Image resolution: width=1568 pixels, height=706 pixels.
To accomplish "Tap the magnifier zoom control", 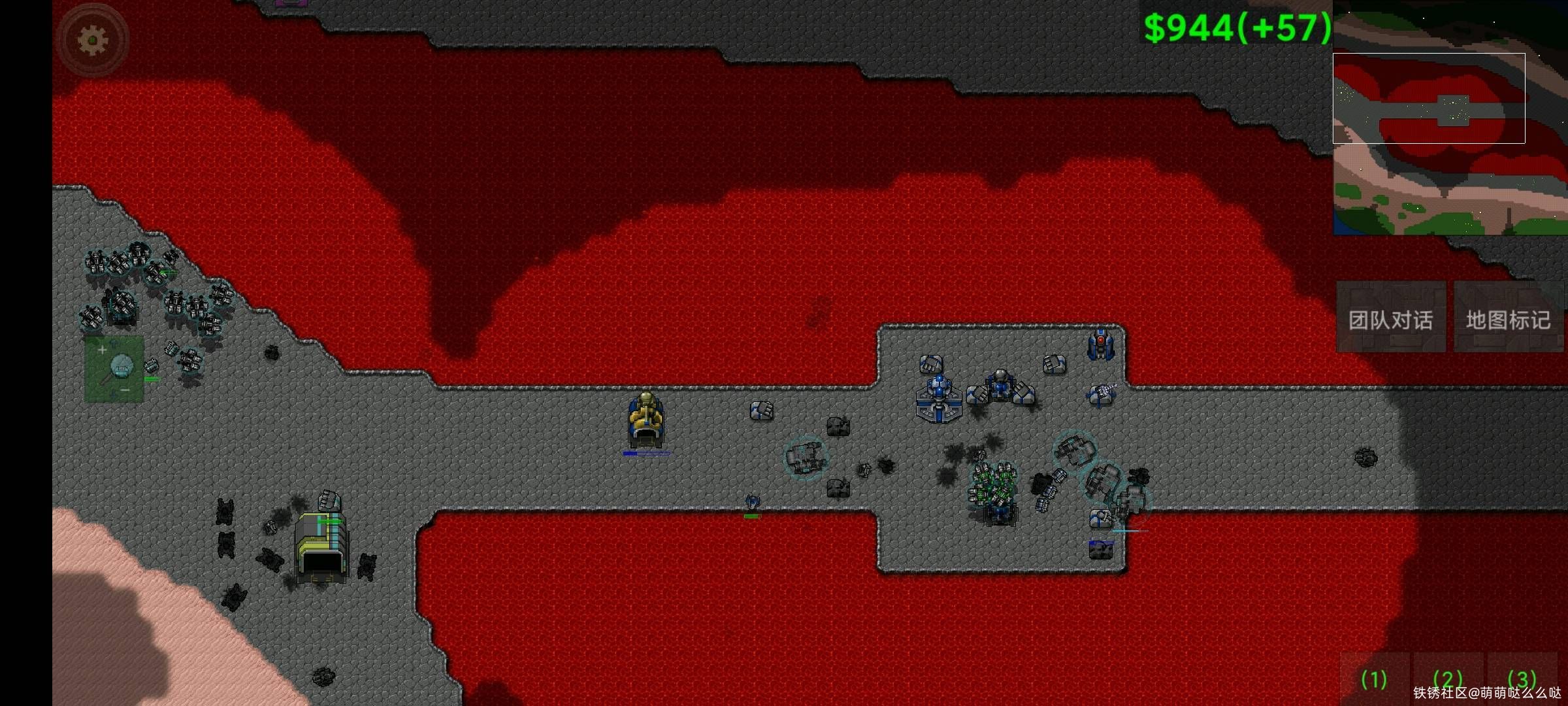I will point(114,369).
